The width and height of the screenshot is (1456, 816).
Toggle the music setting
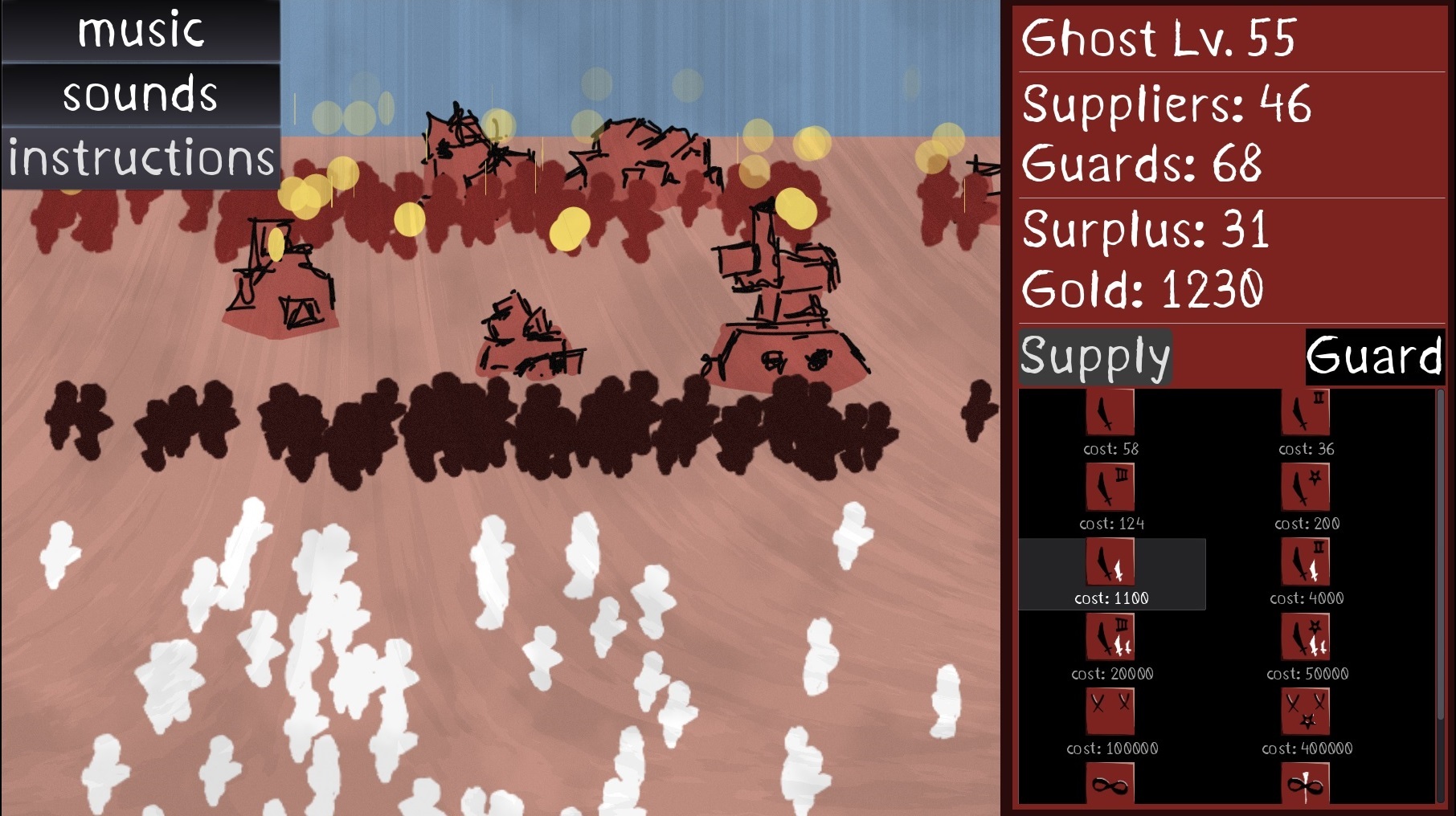pos(141,31)
